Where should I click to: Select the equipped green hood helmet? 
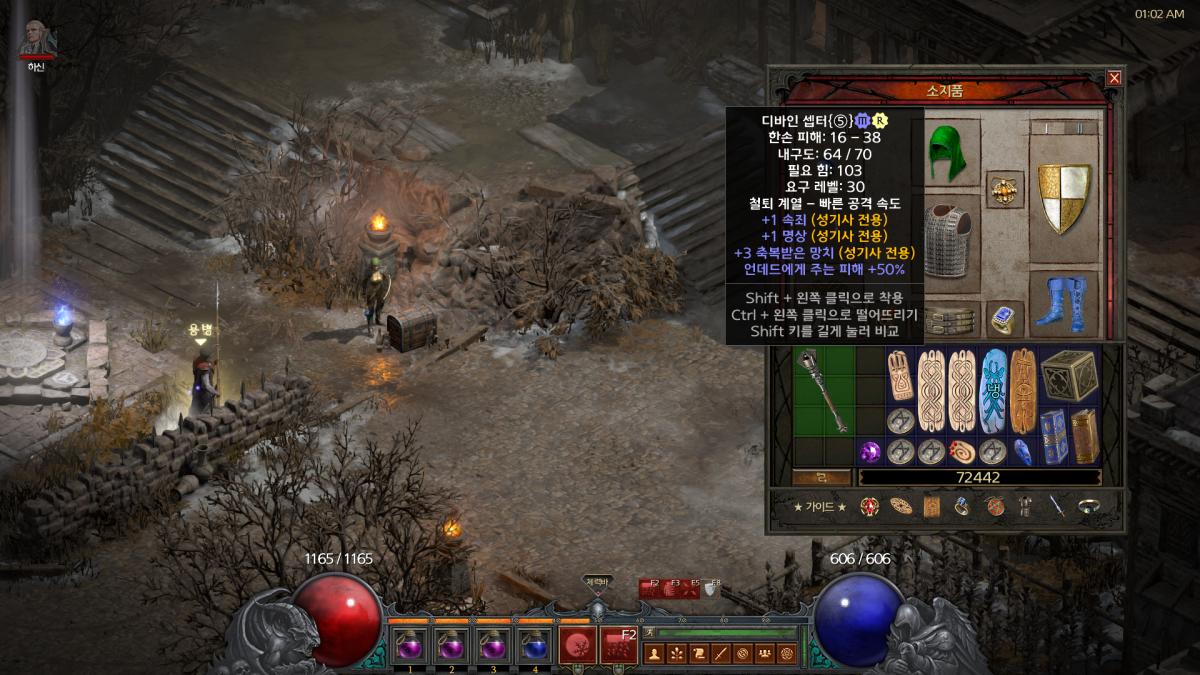[x=943, y=154]
